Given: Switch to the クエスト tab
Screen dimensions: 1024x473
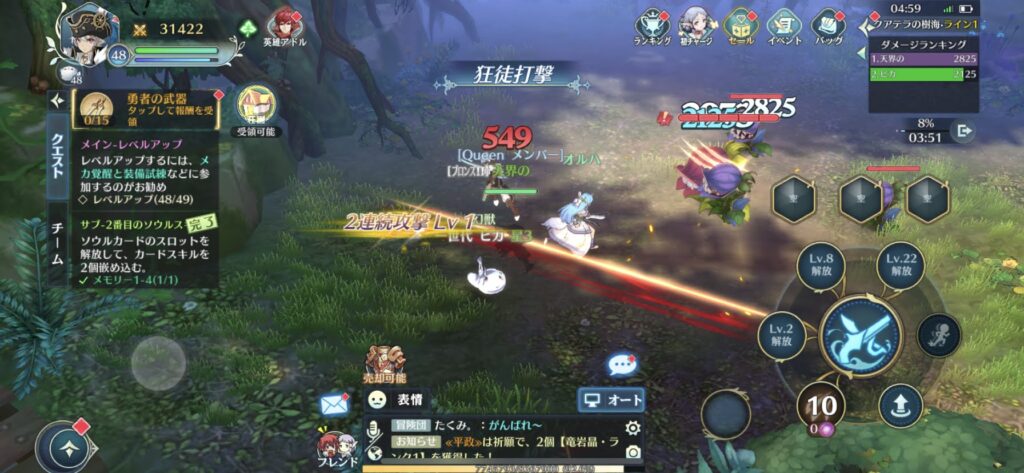Looking at the screenshot, I should pos(57,156).
